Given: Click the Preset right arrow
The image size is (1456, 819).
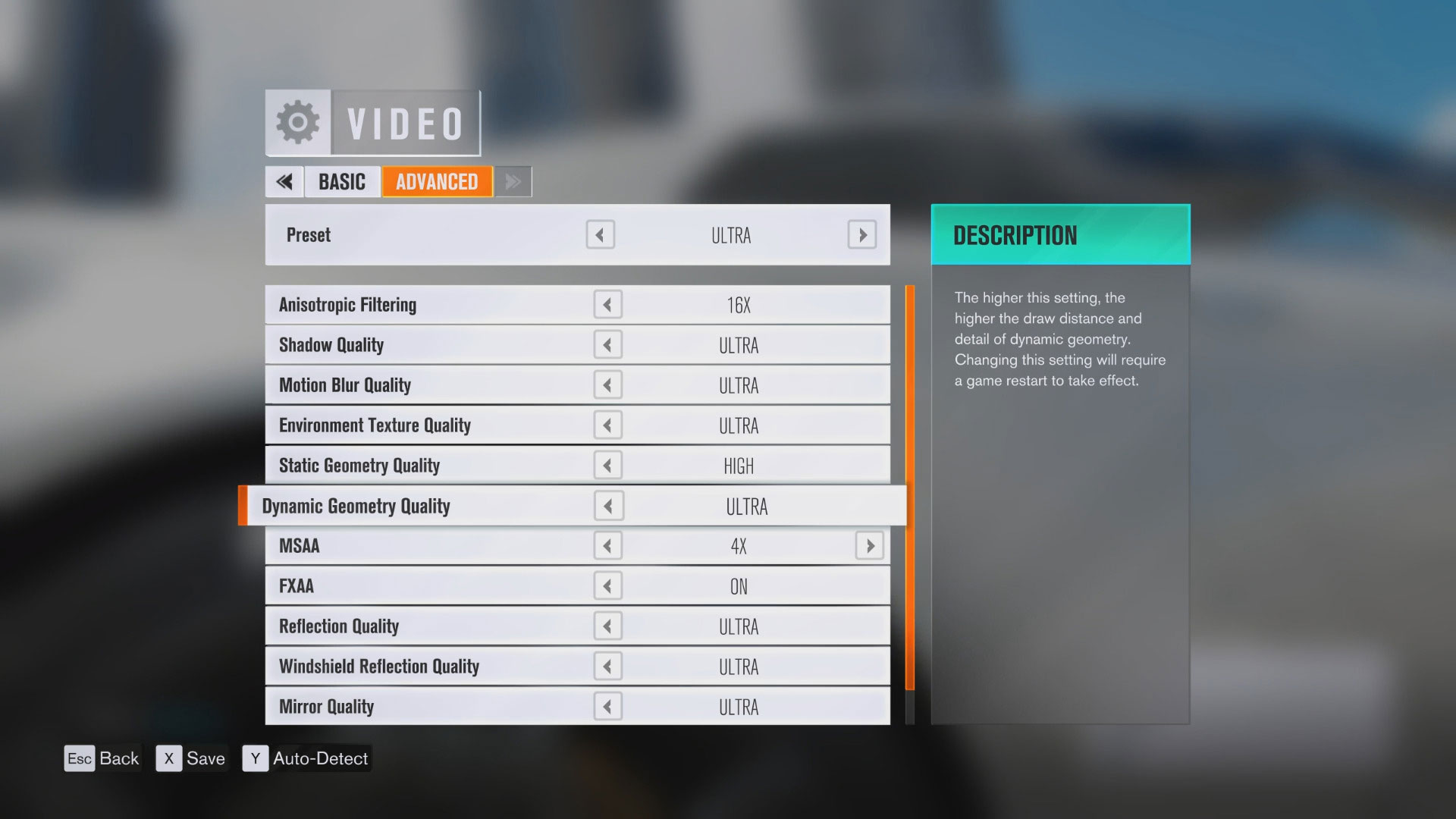Looking at the screenshot, I should [x=861, y=235].
